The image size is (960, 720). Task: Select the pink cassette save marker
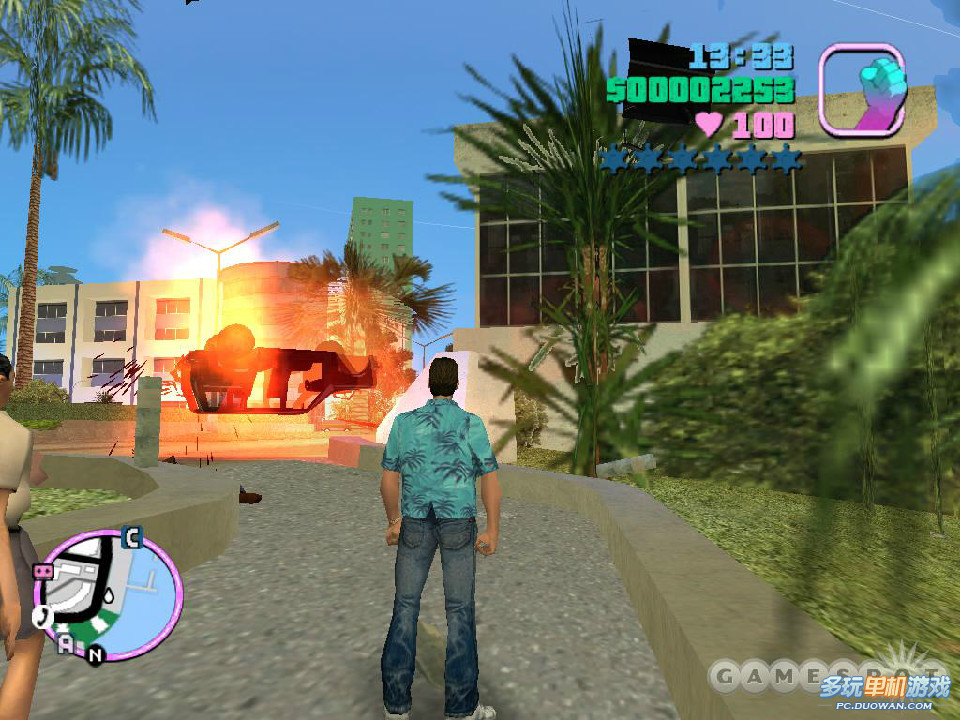click(43, 571)
